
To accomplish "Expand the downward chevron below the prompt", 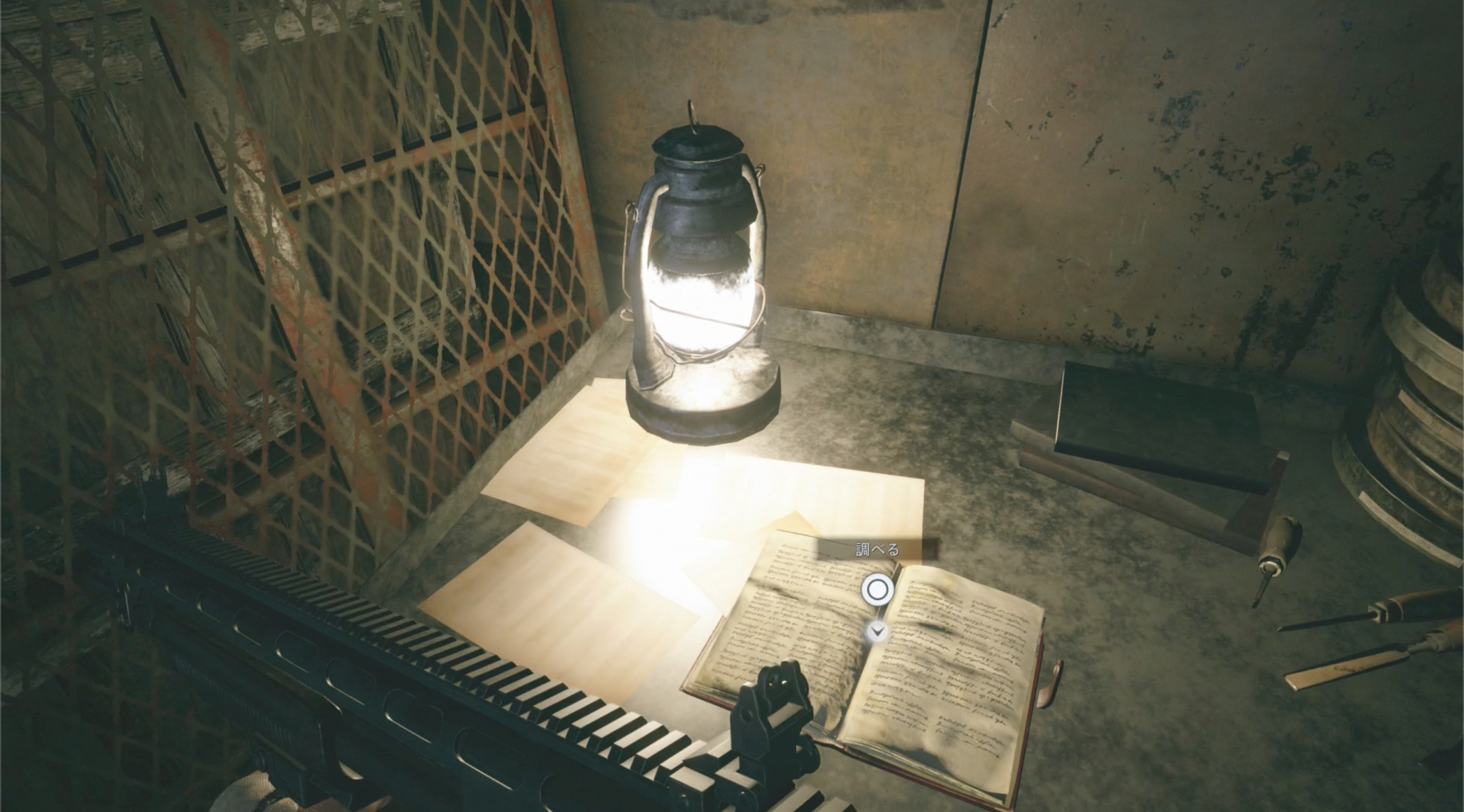I will (x=877, y=631).
